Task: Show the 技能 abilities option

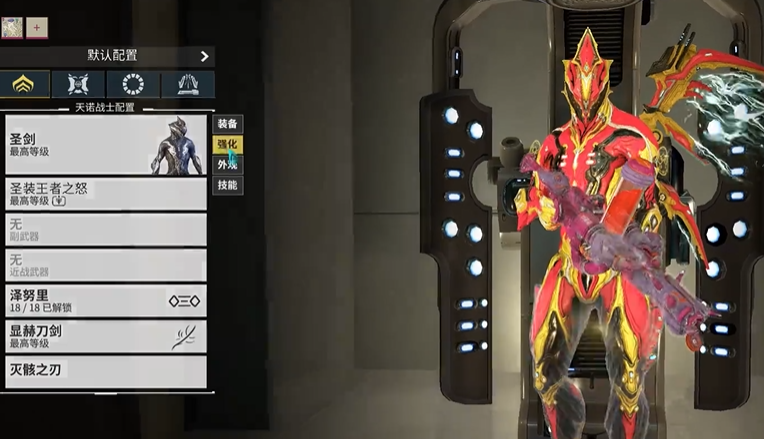Action: [228, 186]
